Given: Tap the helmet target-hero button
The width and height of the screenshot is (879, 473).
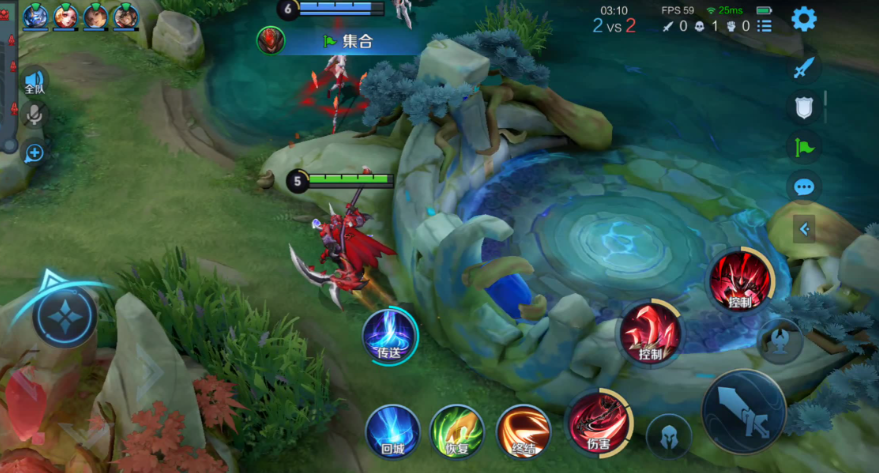Looking at the screenshot, I should (668, 436).
